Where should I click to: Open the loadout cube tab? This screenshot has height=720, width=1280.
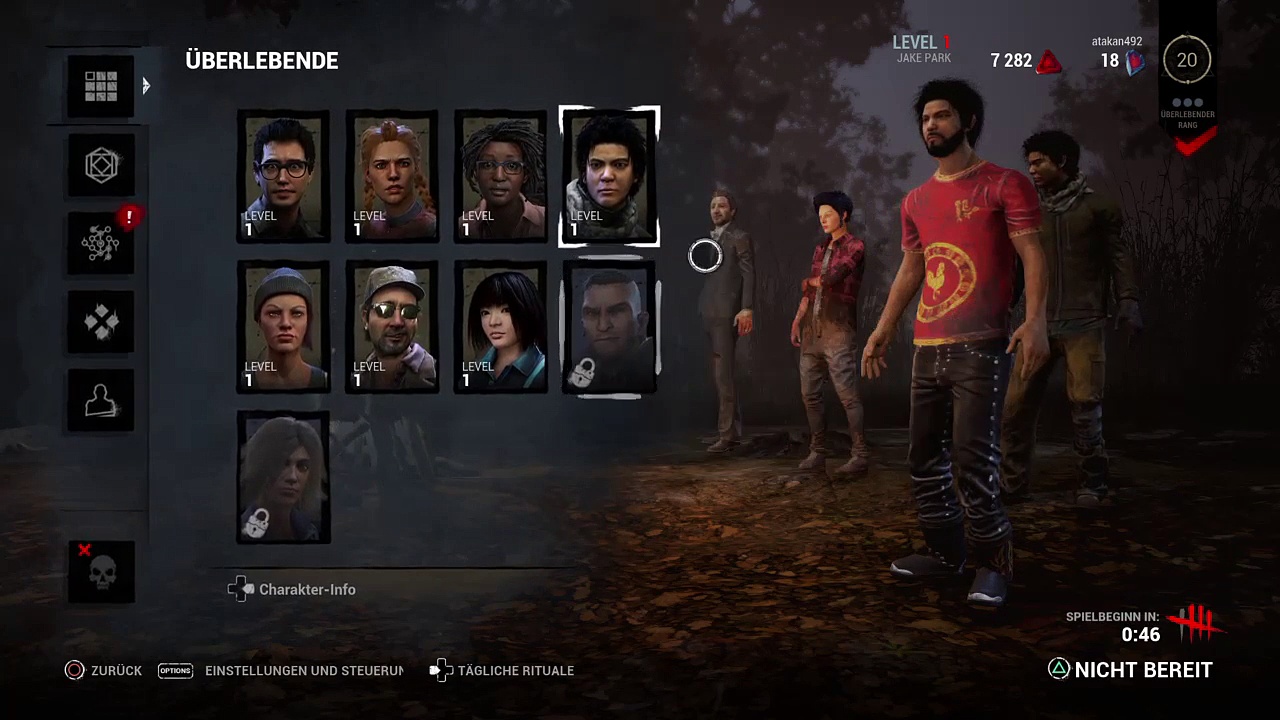tap(101, 165)
